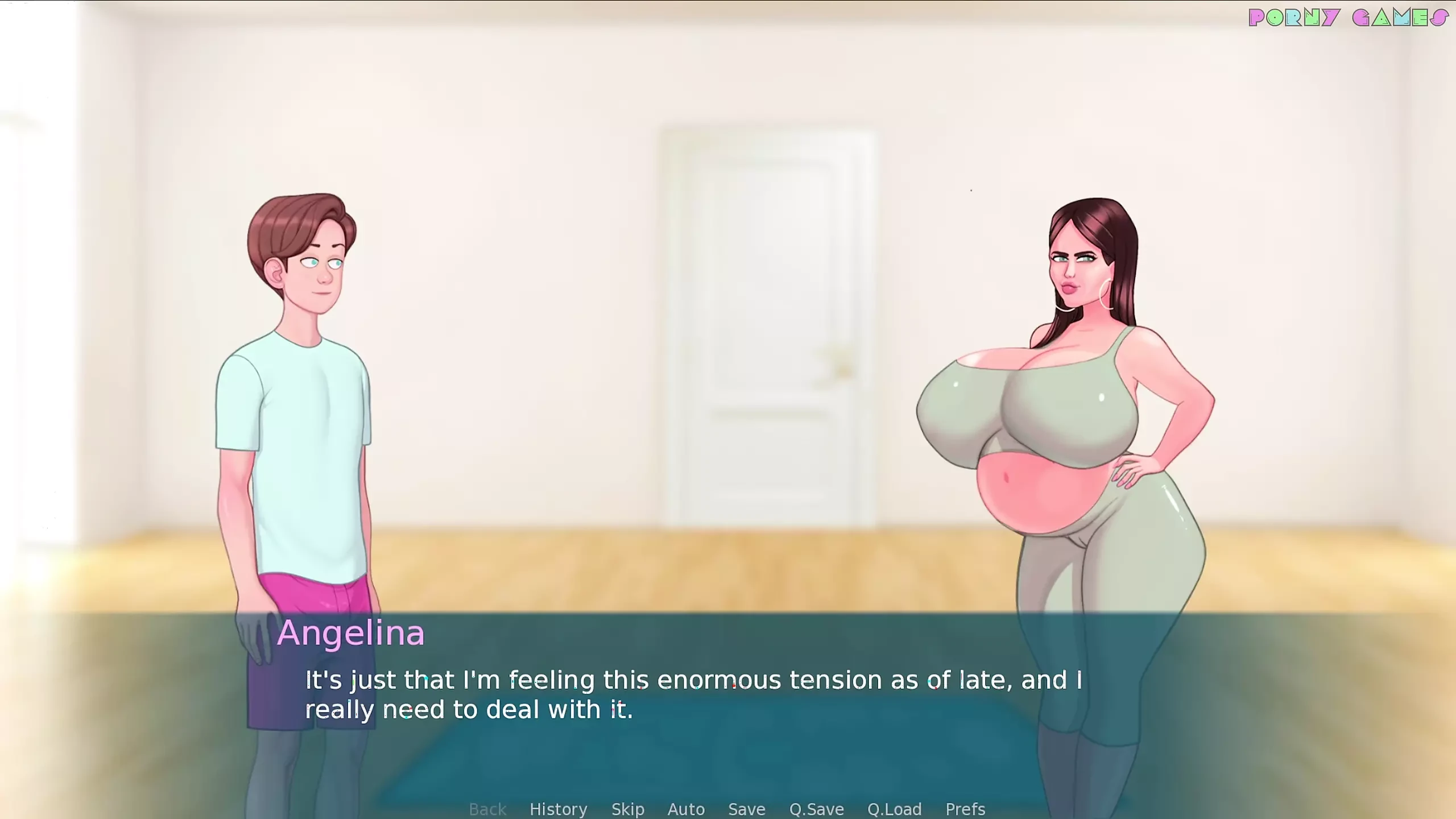The height and width of the screenshot is (819, 1456).
Task: Open the Prefs menu
Action: click(965, 809)
